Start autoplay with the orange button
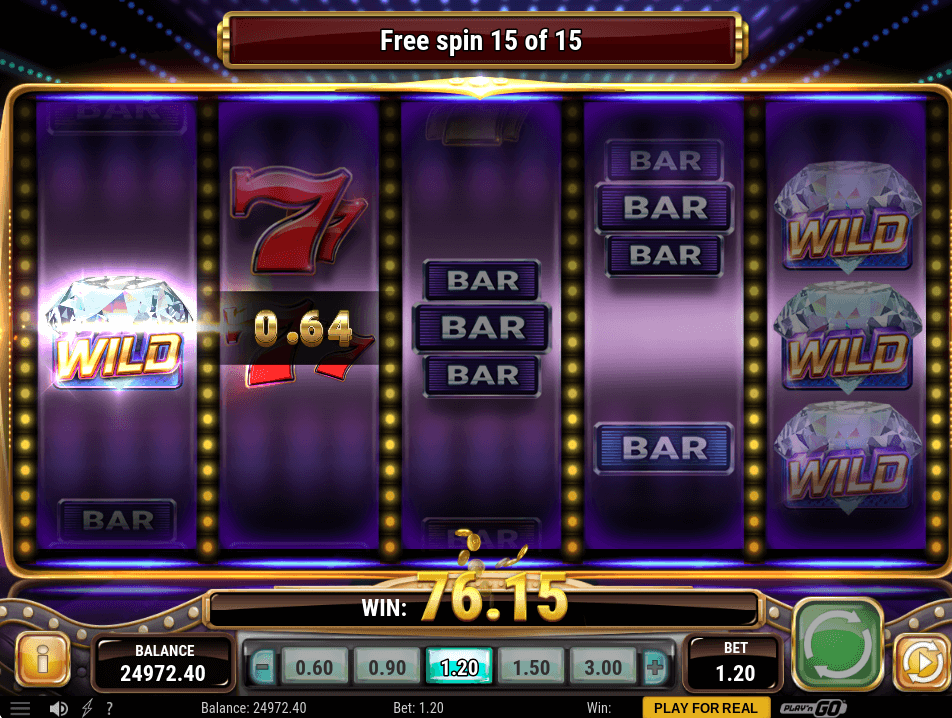Screen dimensions: 952x718 tap(920, 662)
